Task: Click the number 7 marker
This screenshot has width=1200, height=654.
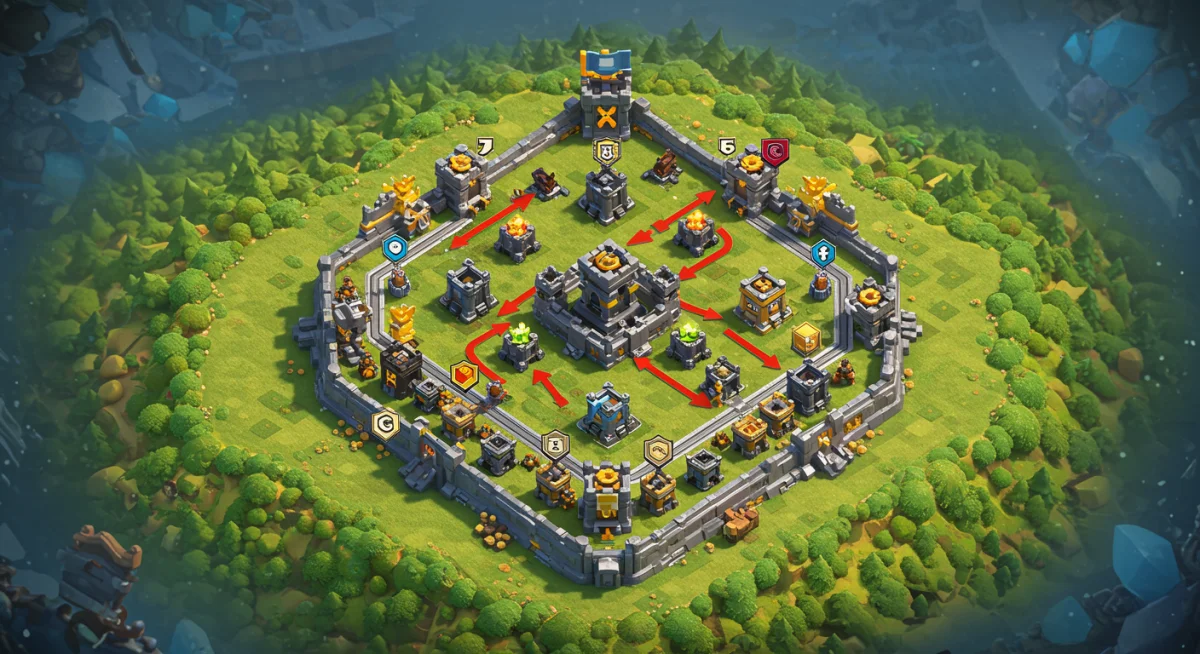Action: click(486, 146)
